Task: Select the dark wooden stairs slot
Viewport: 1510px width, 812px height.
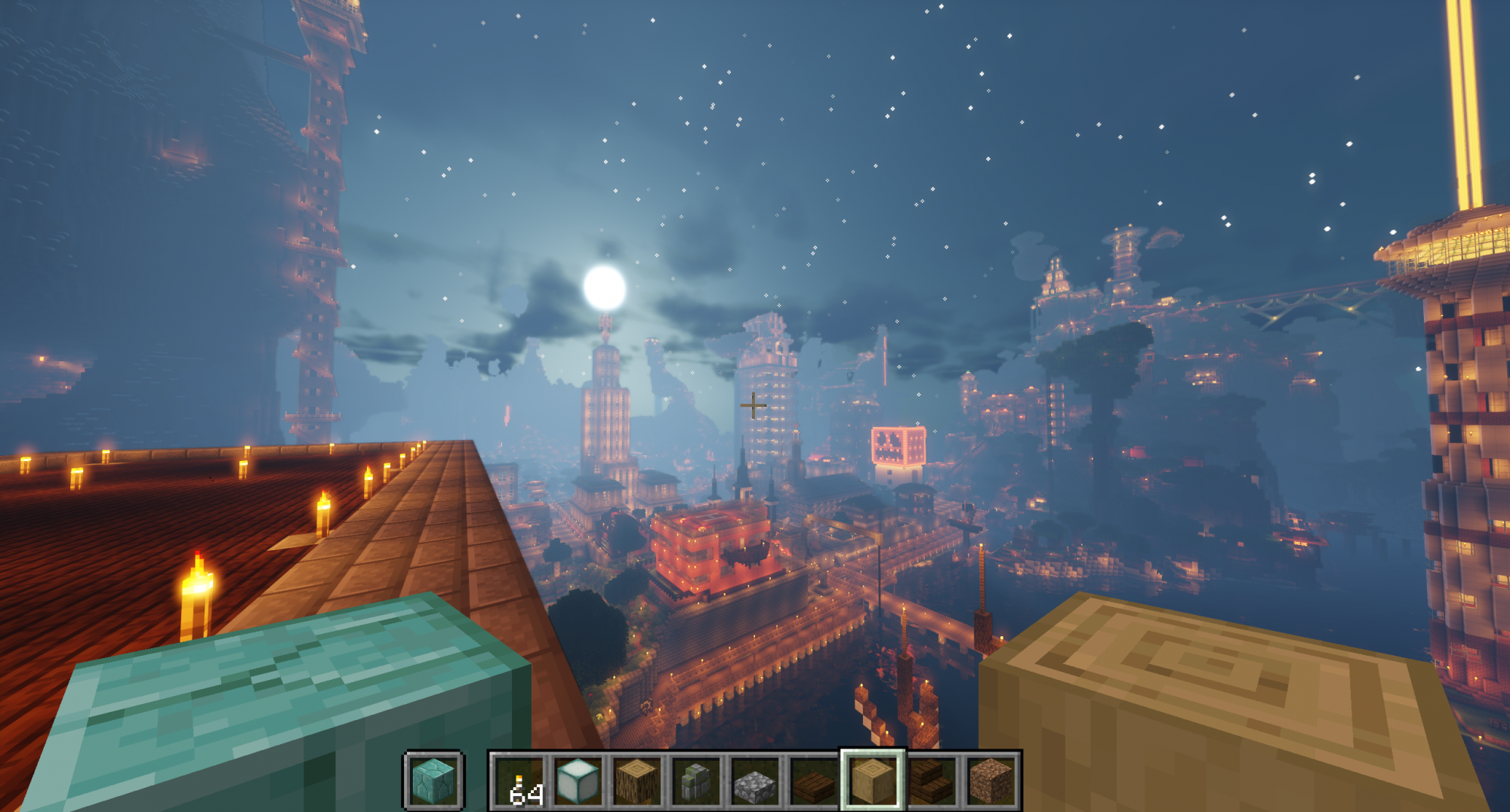Action: [931, 781]
